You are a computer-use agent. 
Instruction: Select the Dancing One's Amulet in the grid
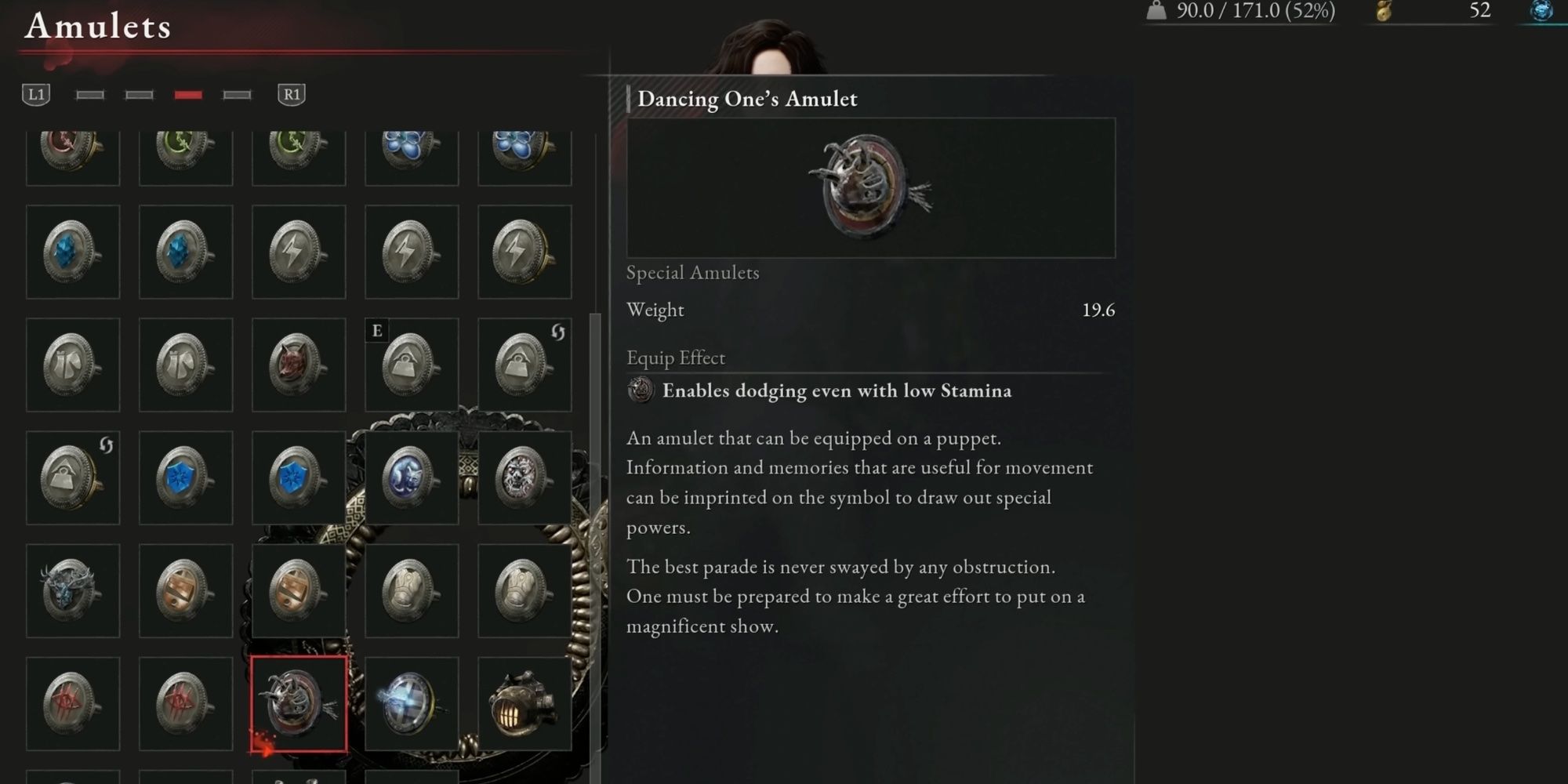299,702
